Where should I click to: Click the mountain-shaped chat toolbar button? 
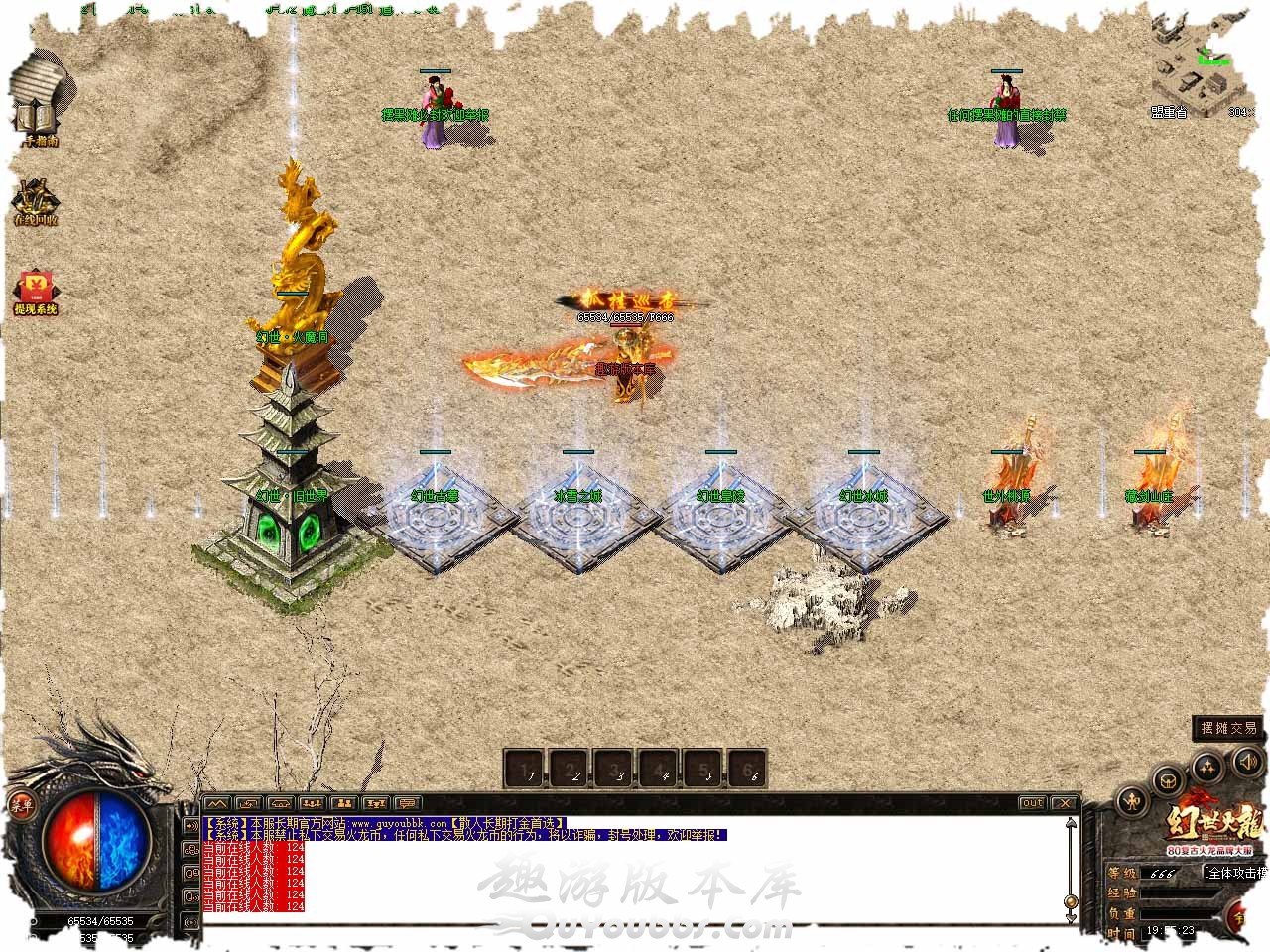coord(217,803)
